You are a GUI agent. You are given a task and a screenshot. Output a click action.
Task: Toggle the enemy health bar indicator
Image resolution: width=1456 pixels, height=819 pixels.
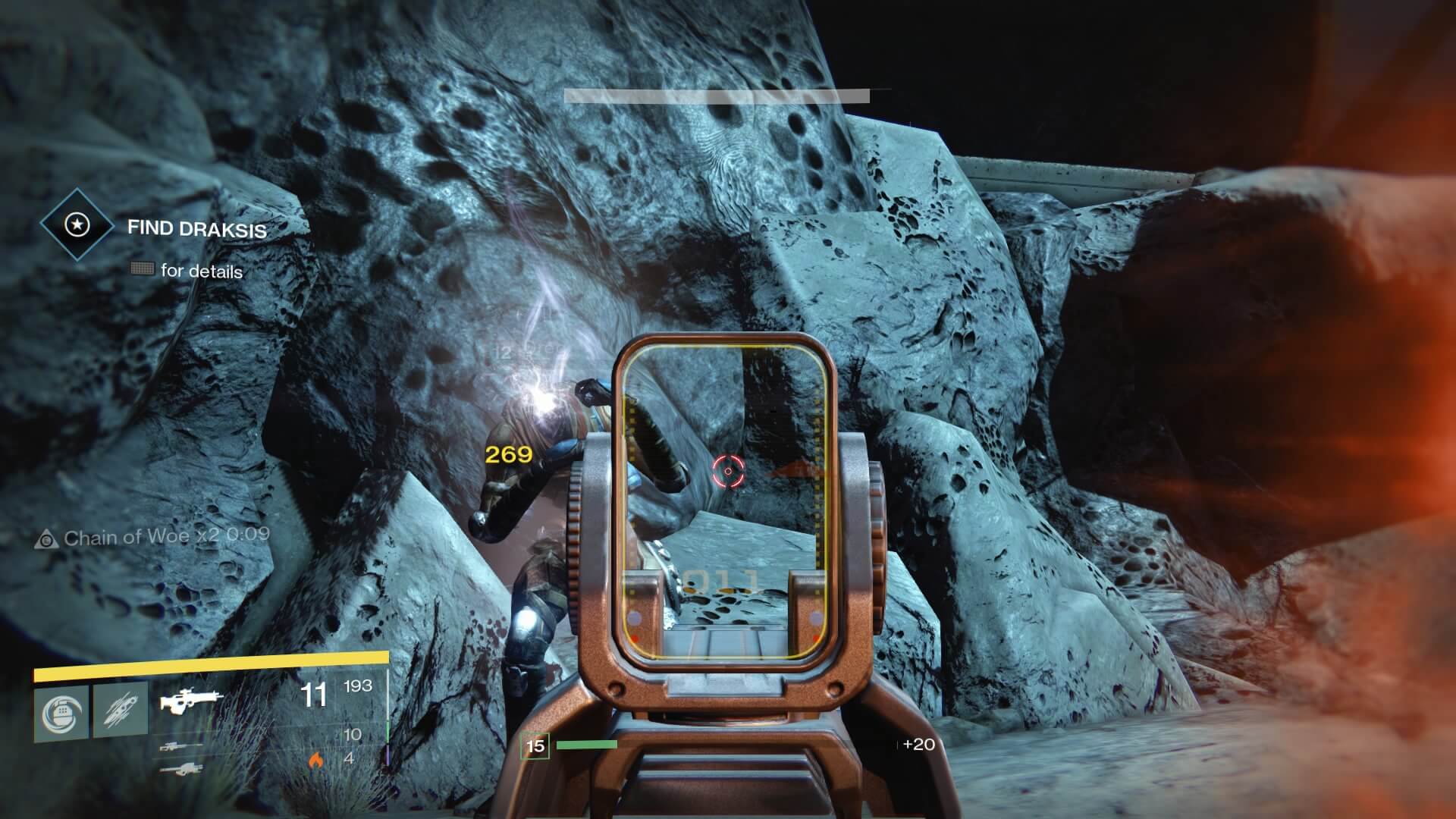click(717, 96)
